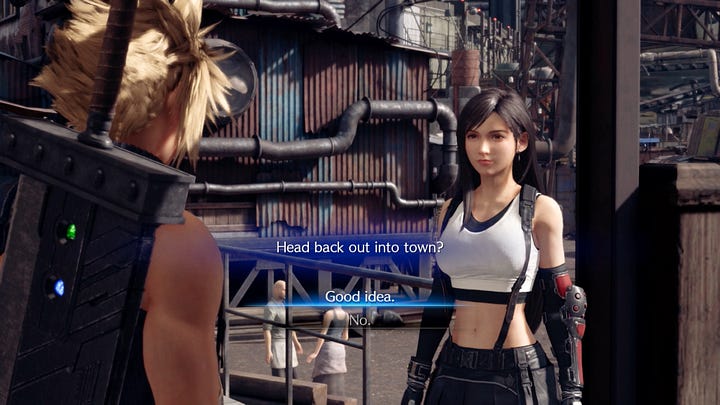Select the "No." dialogue option
720x405 pixels.
[x=360, y=320]
